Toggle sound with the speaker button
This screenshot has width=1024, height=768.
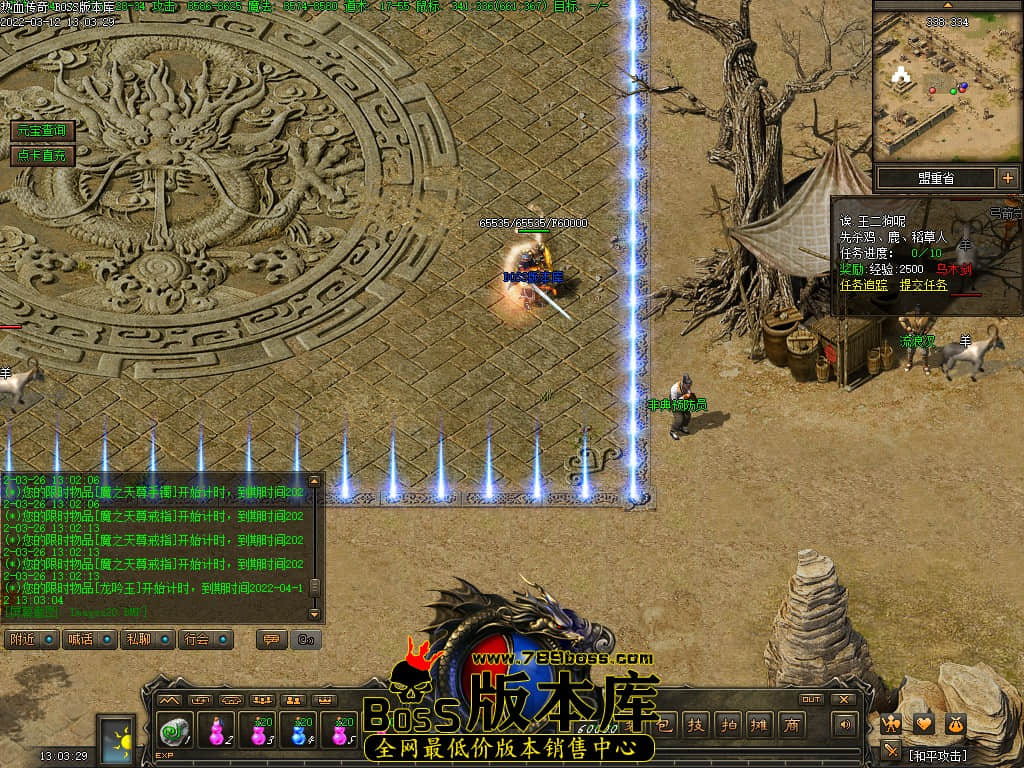coord(847,725)
